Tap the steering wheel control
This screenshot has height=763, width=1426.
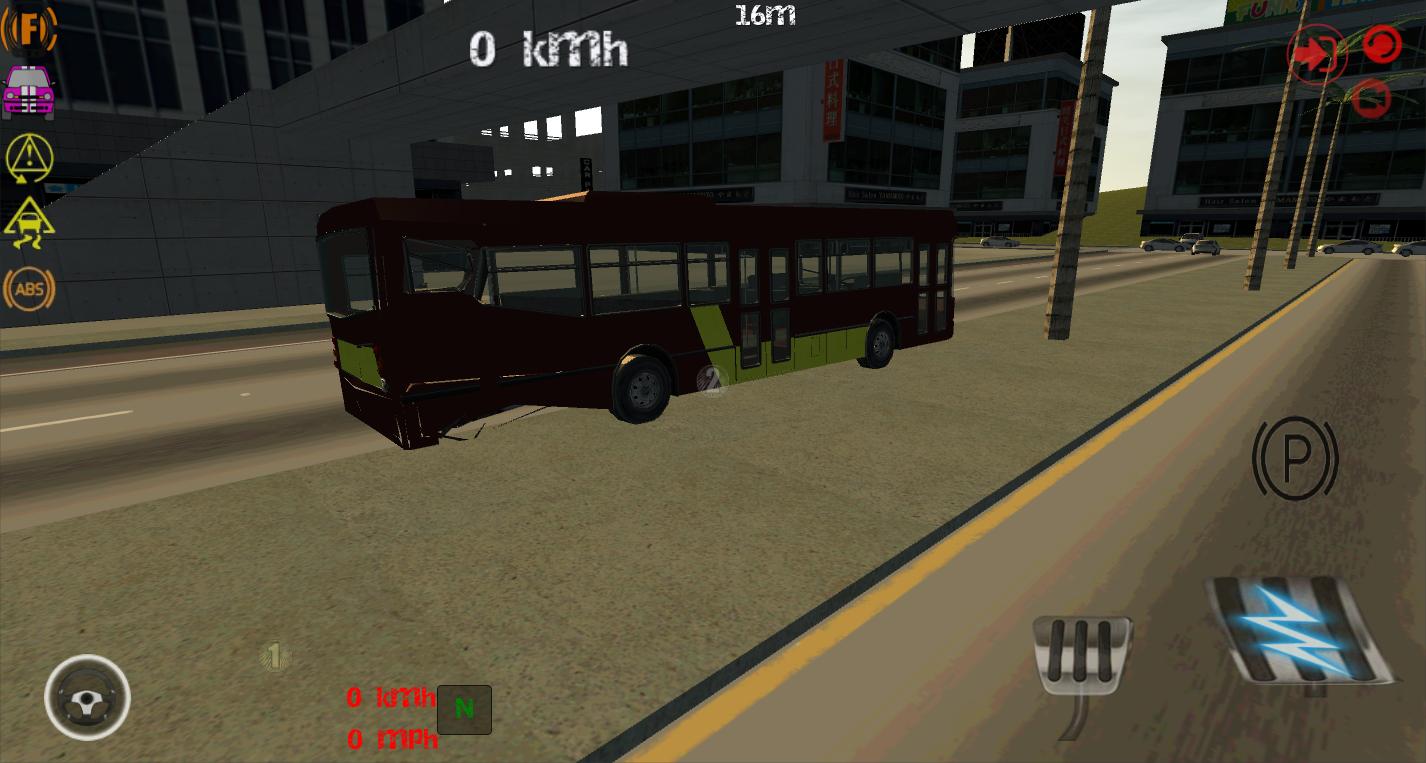87,698
